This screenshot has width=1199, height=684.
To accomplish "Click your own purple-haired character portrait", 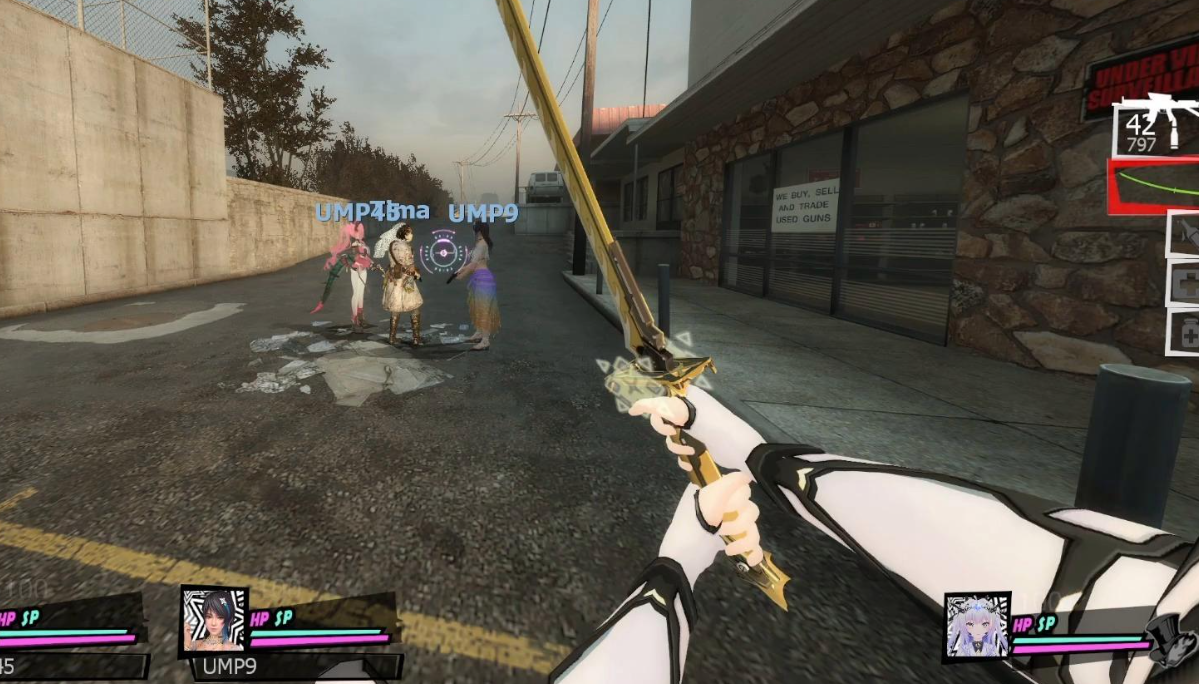I will (x=977, y=627).
